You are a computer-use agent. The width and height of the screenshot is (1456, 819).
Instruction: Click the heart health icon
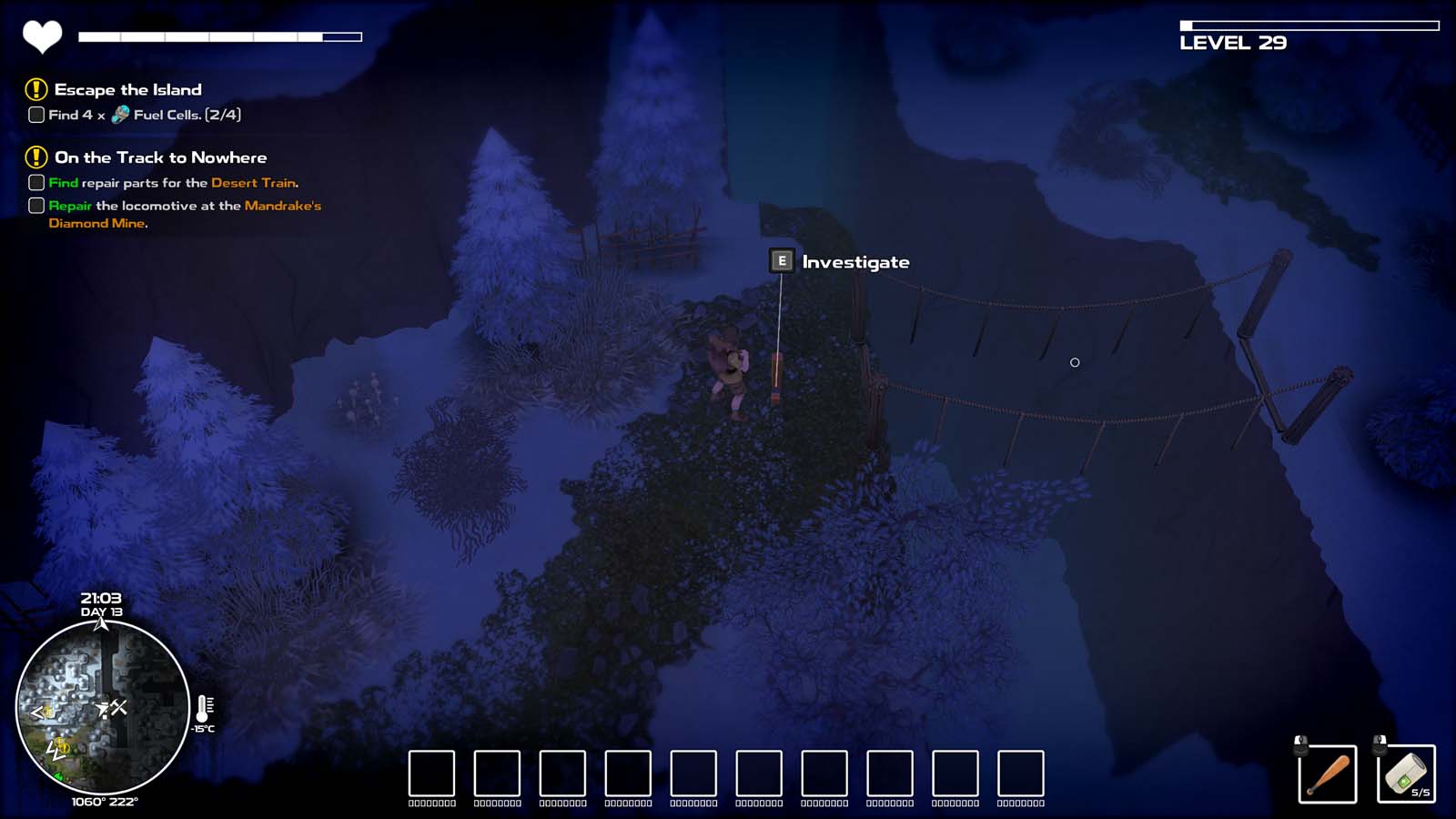coord(40,37)
